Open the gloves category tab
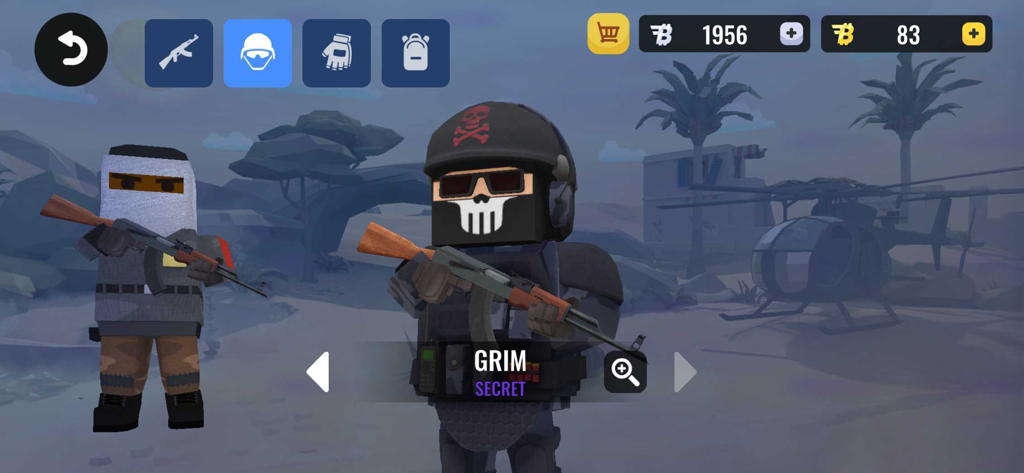The height and width of the screenshot is (473, 1024). point(337,53)
